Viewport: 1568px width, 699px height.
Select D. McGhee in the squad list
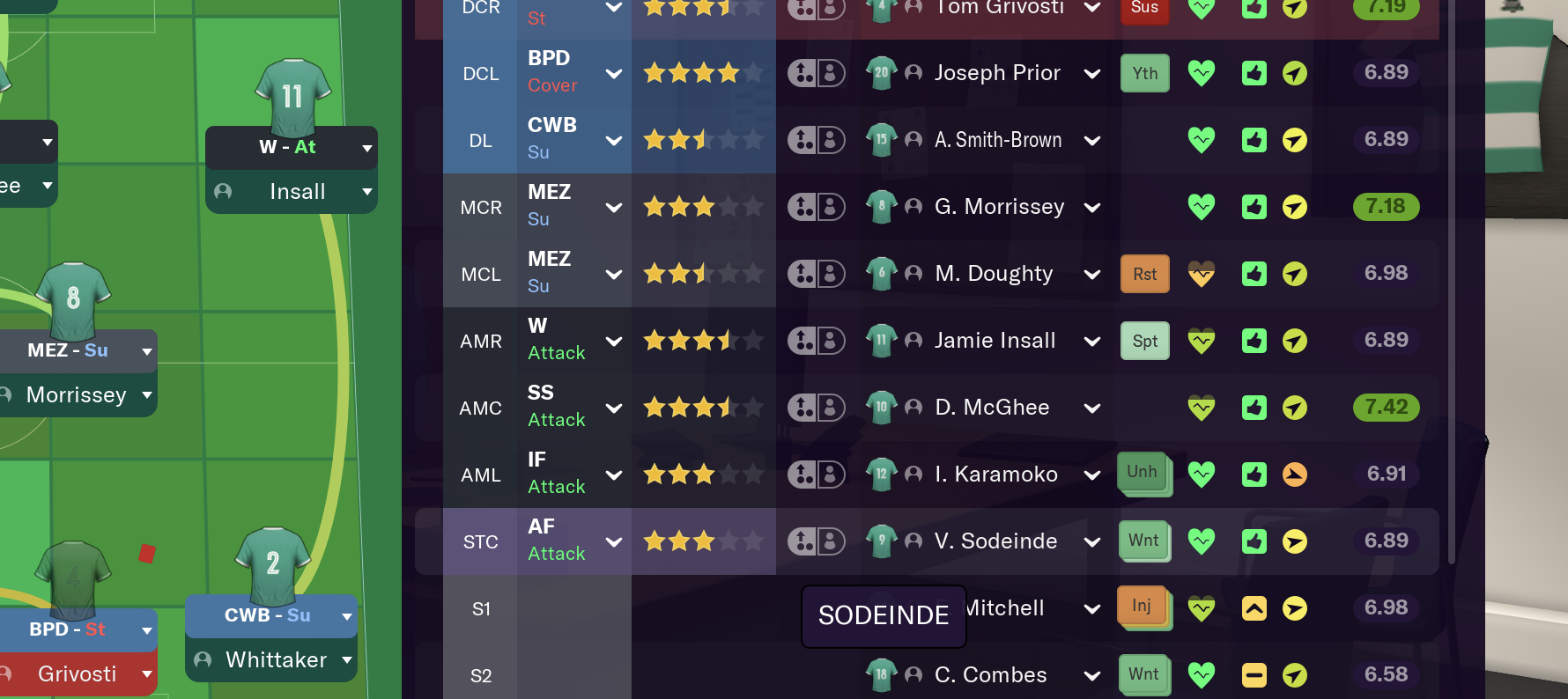point(992,408)
